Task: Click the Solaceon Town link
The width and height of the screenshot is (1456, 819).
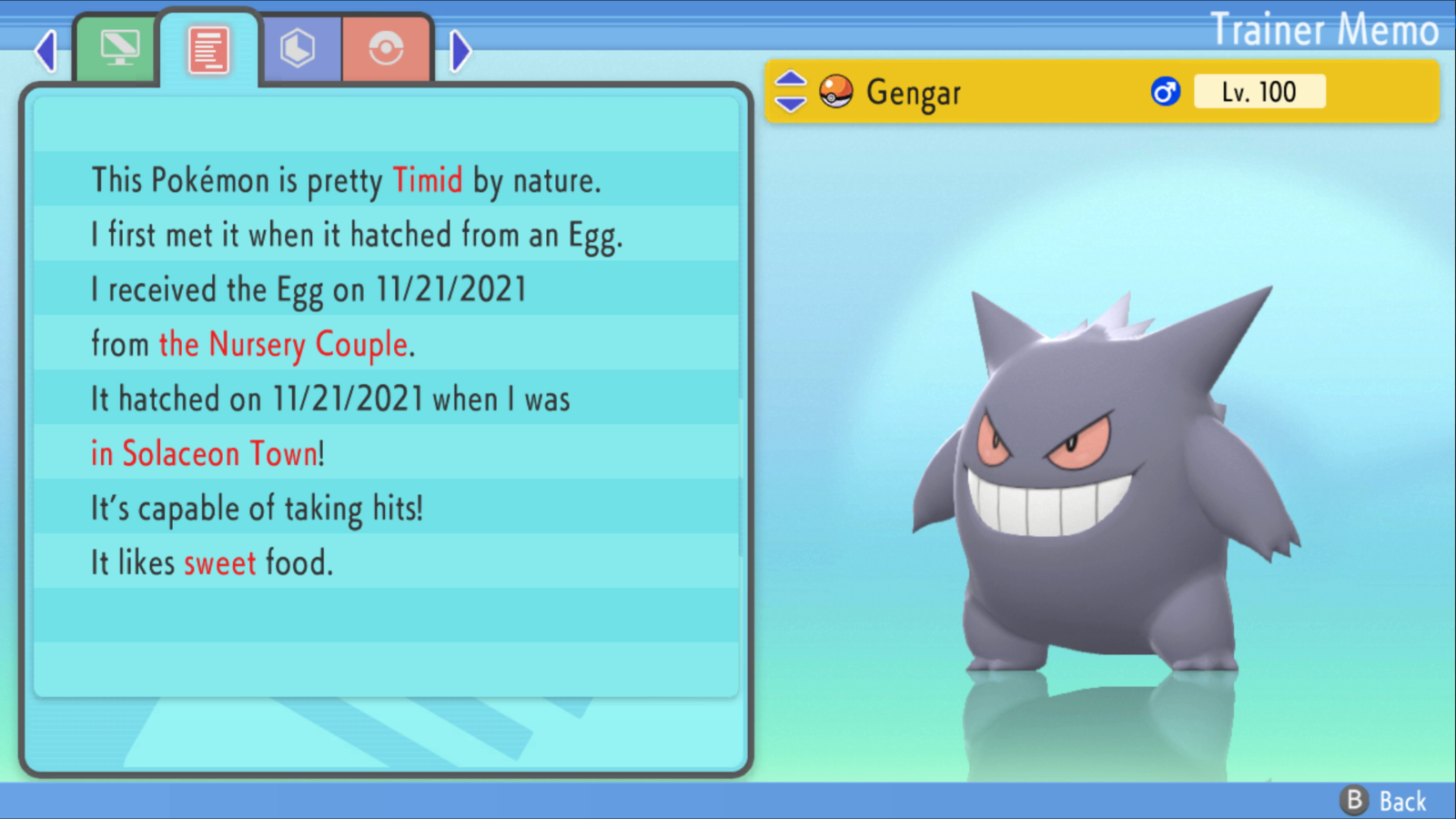Action: tap(205, 453)
